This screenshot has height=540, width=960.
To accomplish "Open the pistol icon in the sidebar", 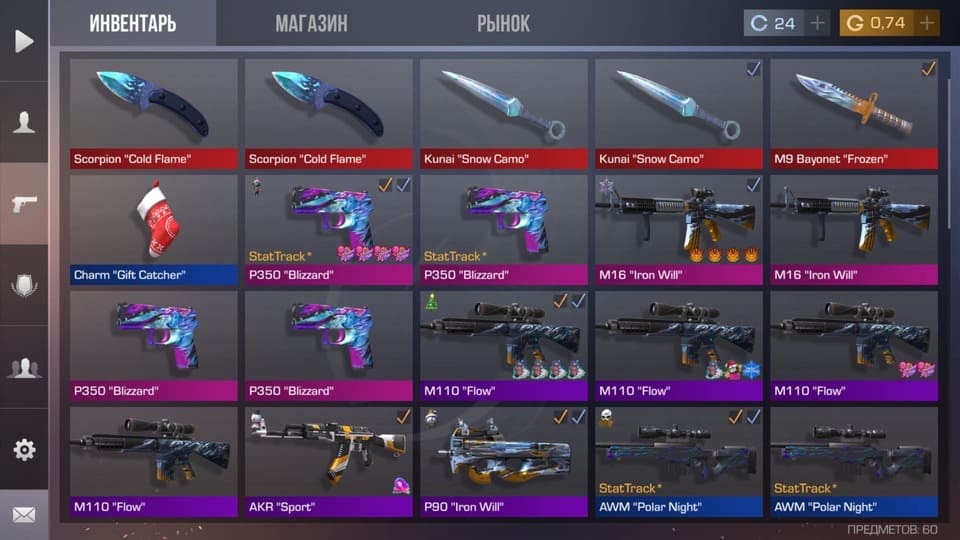I will point(24,204).
